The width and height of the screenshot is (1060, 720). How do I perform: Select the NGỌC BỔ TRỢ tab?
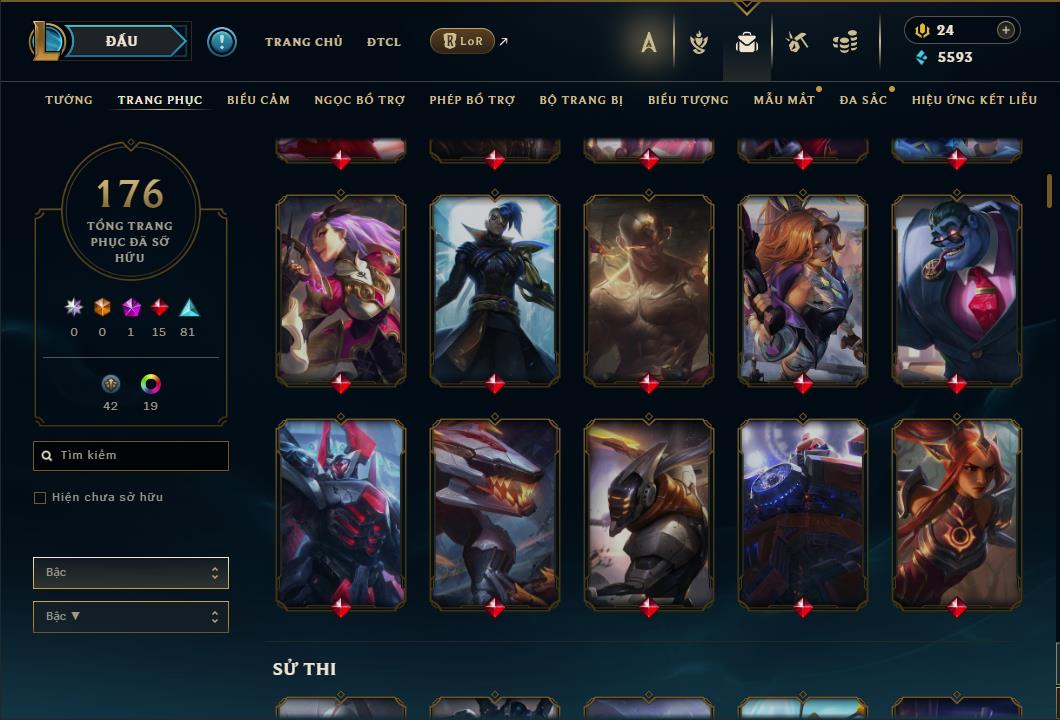[359, 100]
